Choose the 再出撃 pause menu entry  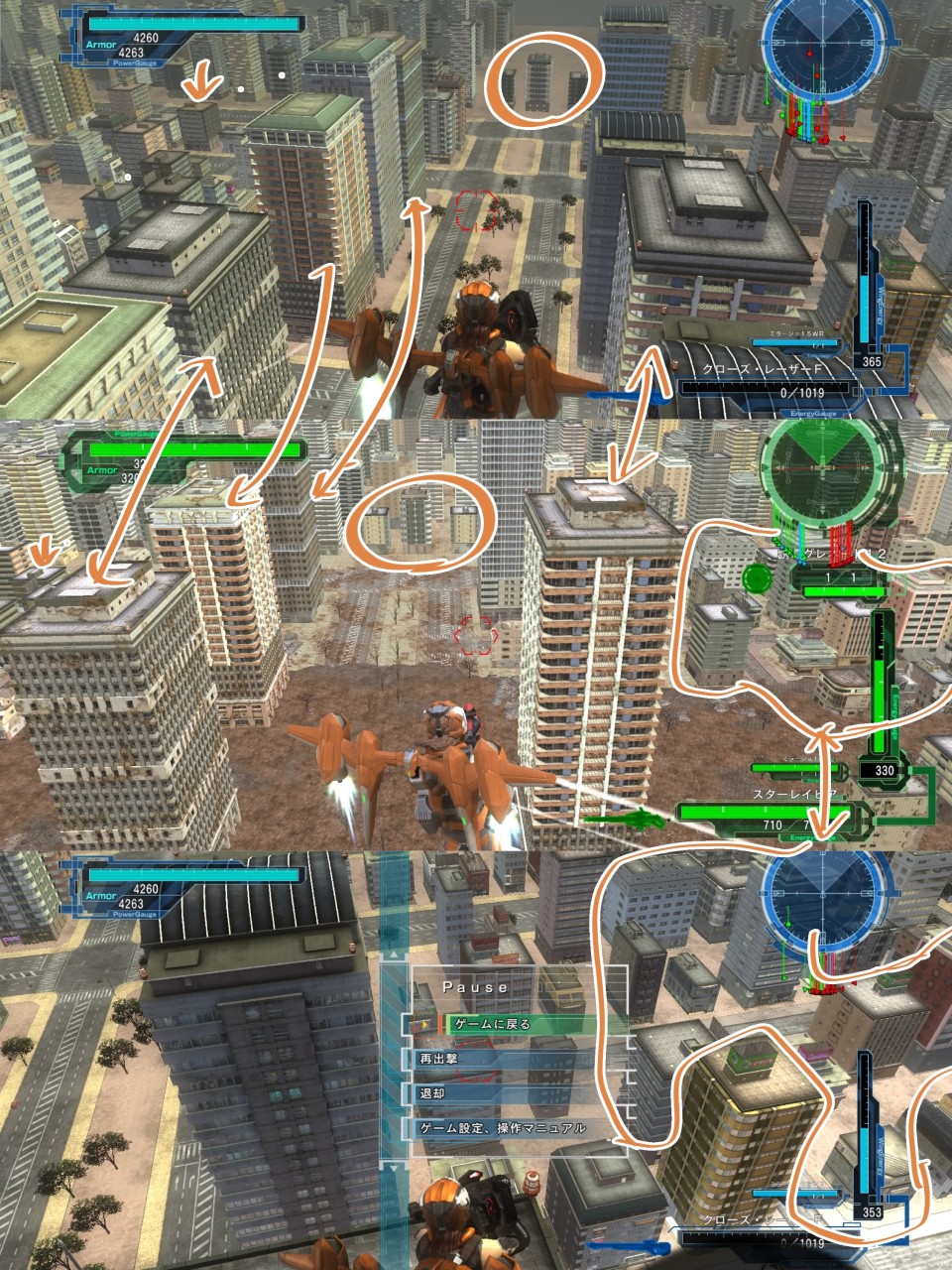point(516,1059)
